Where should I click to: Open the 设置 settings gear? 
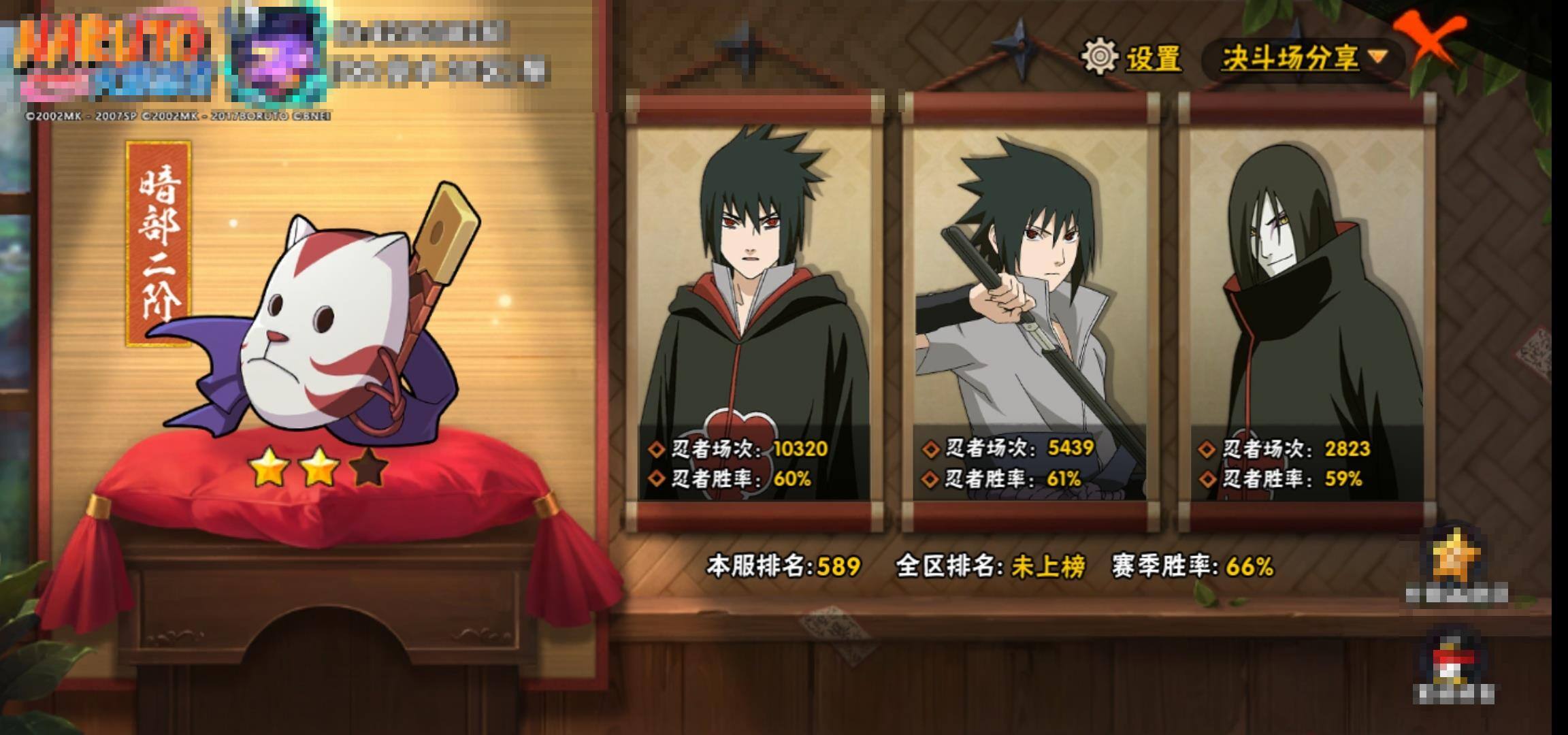coord(1100,57)
